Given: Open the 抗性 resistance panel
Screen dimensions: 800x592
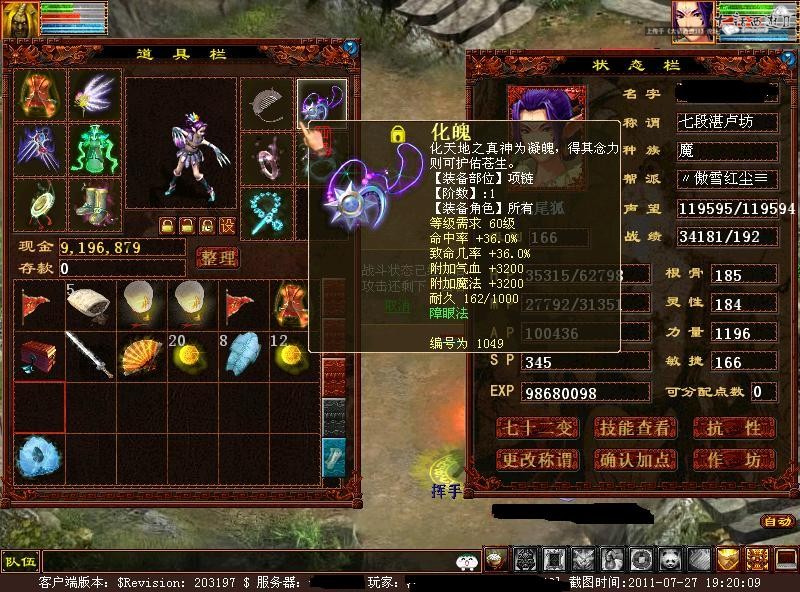Looking at the screenshot, I should point(734,428).
